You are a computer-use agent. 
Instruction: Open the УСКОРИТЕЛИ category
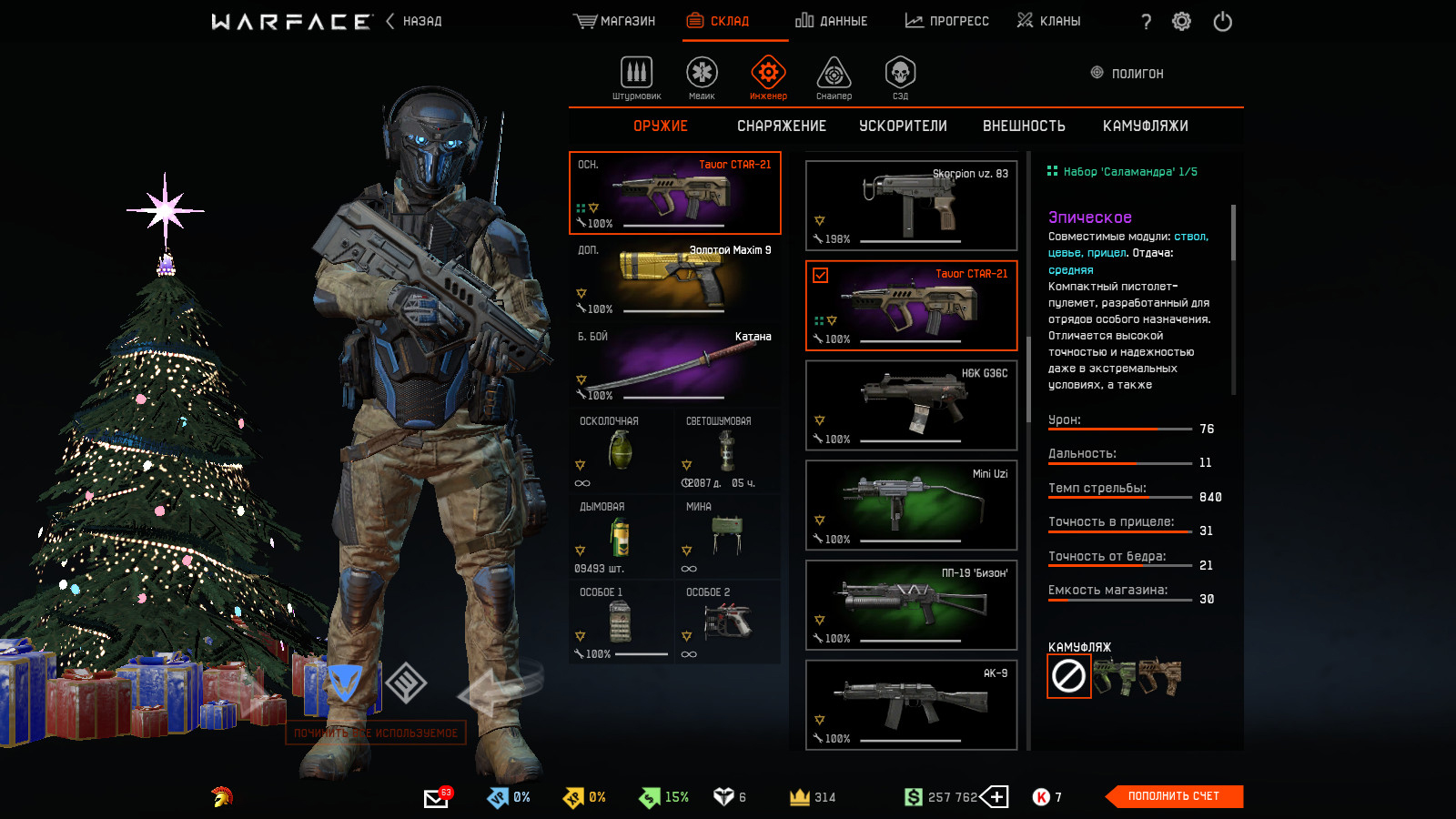903,126
